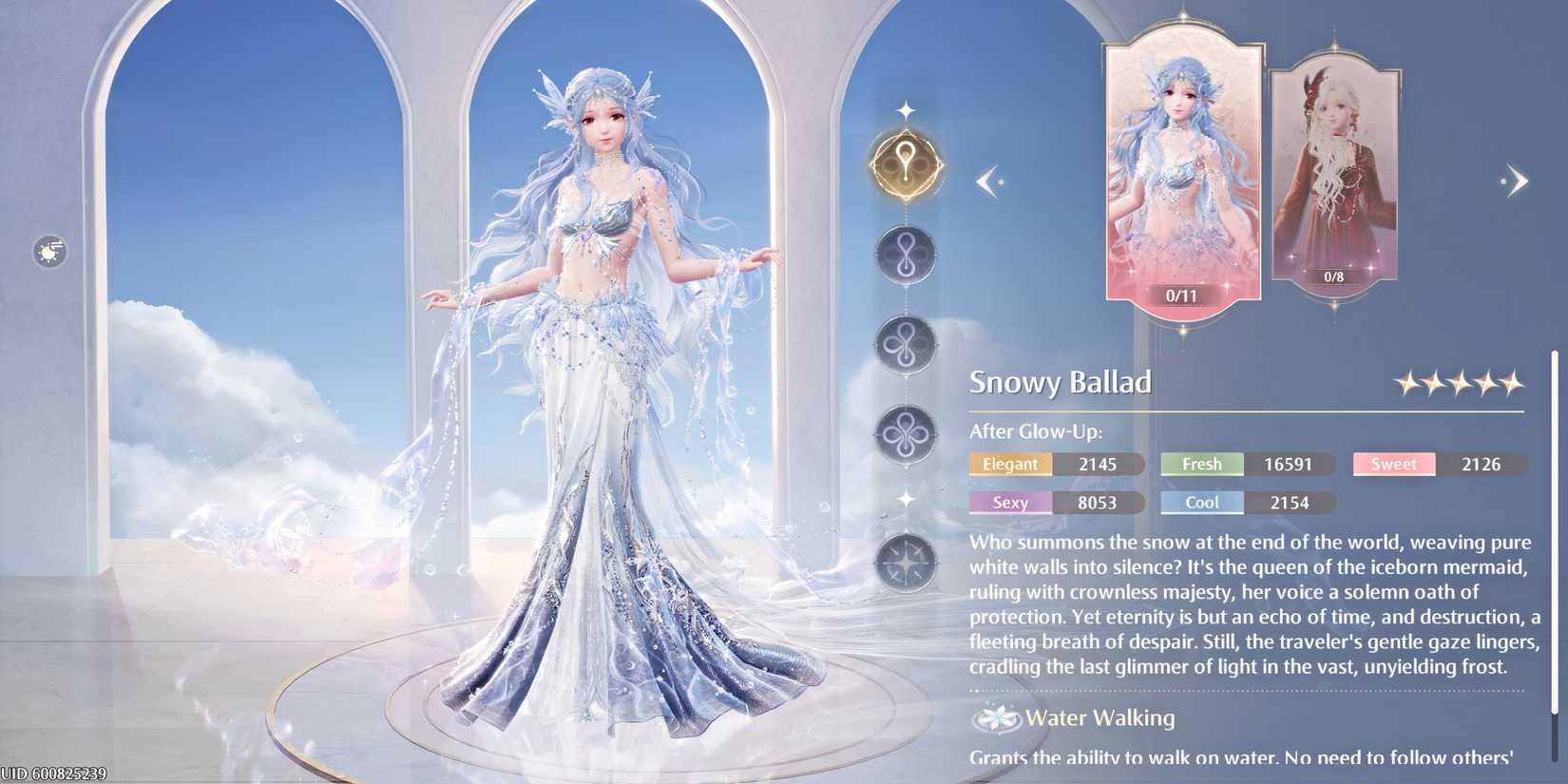
Task: Select the highlighted teardrop glow-up stage icon
Action: coord(908,163)
